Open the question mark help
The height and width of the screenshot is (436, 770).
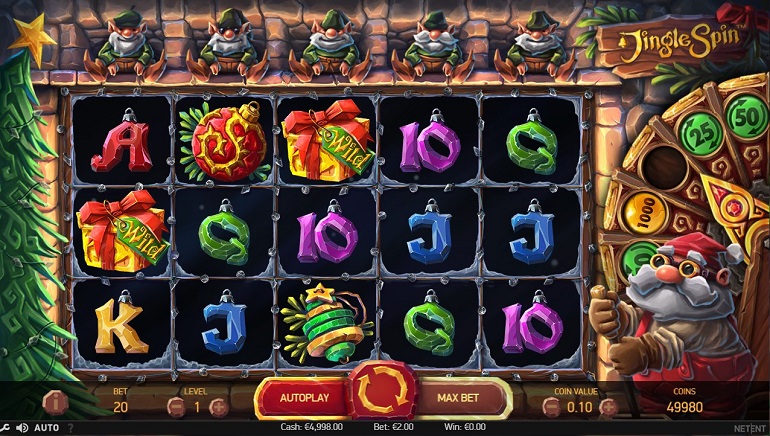tap(69, 428)
